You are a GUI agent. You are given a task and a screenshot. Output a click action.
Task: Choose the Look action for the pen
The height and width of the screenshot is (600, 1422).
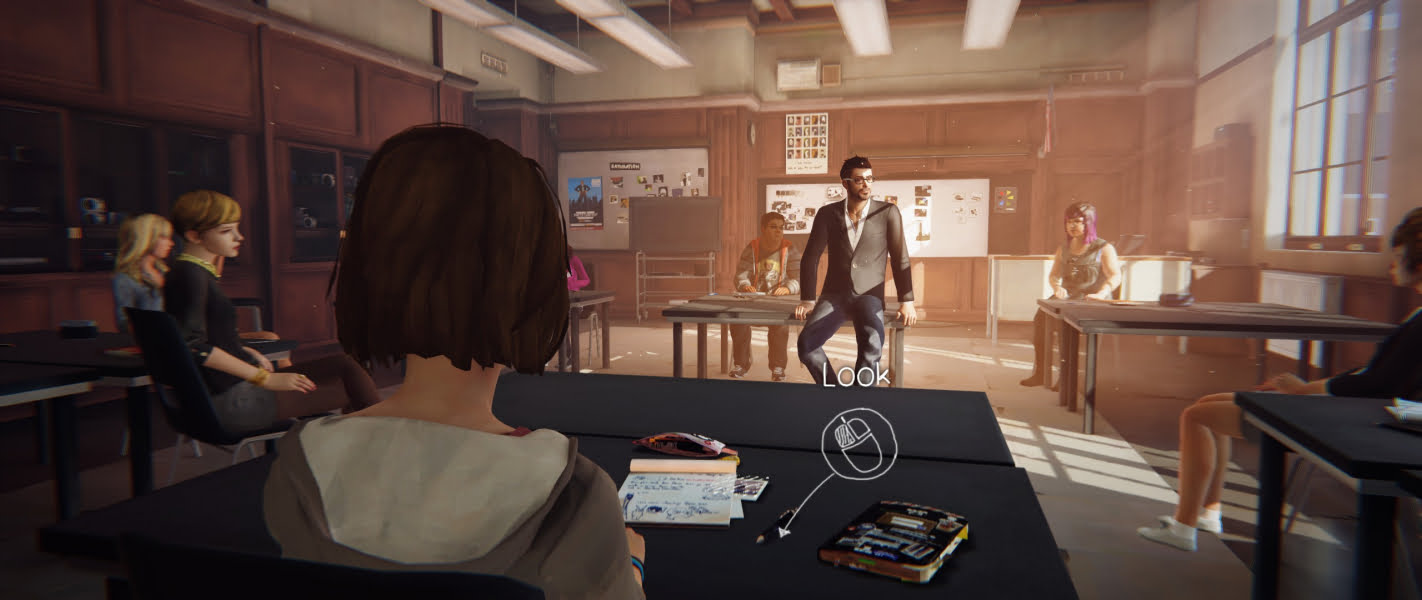[858, 438]
